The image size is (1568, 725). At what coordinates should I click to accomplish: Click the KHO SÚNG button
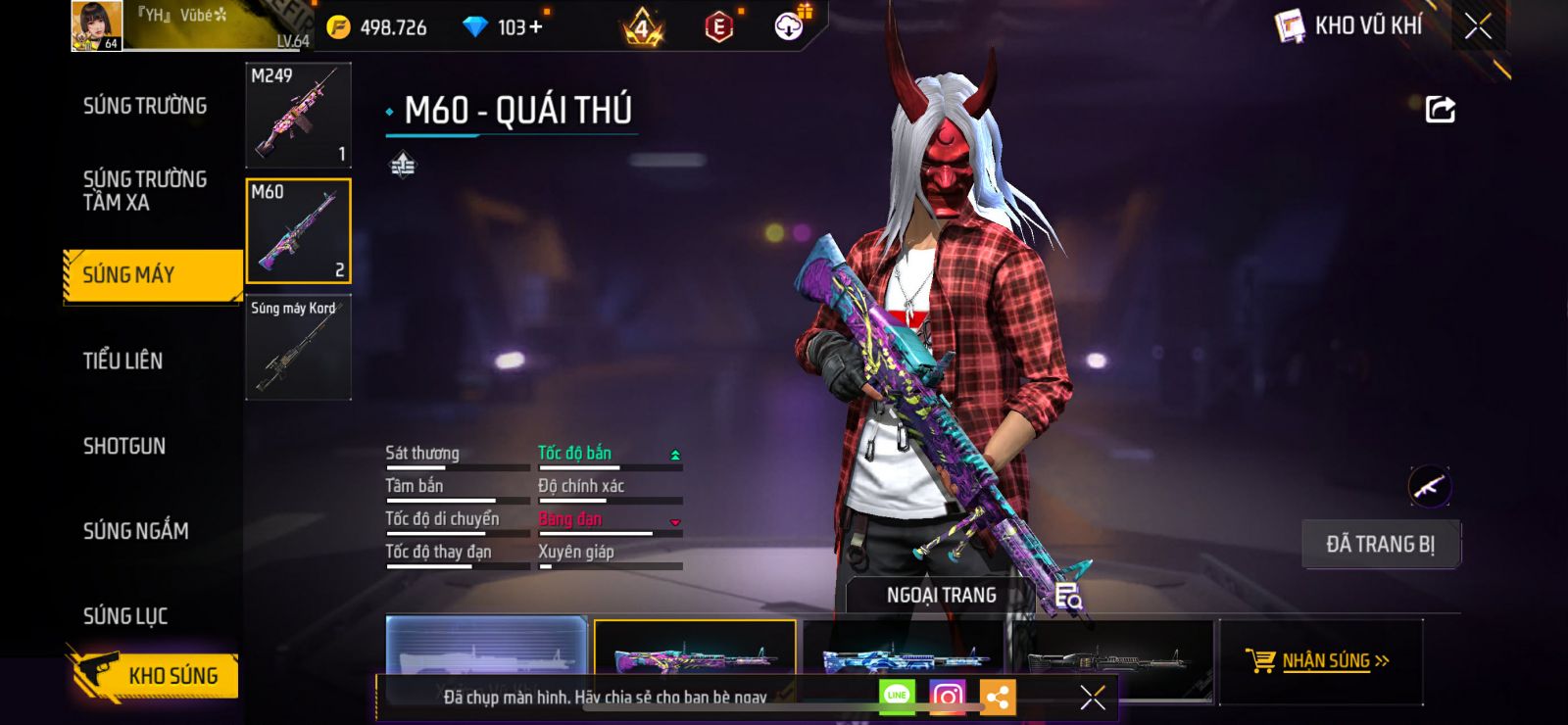pos(155,675)
